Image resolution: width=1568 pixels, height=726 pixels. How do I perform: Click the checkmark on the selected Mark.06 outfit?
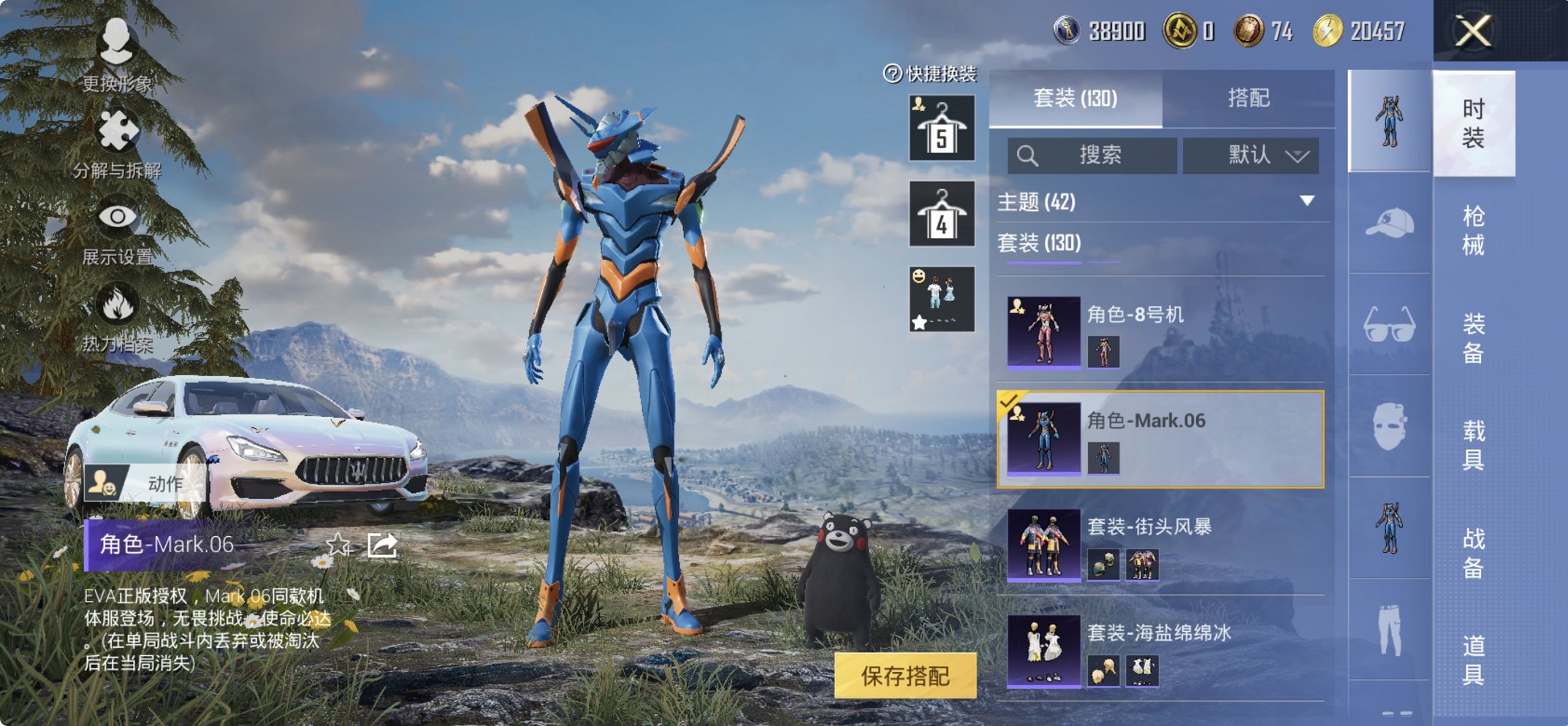point(1010,403)
